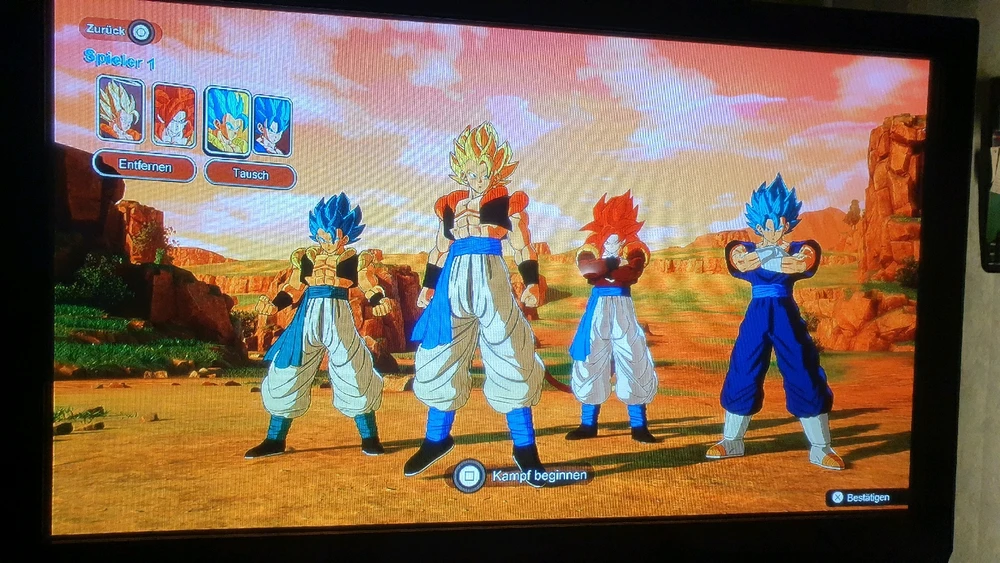Choose the red-haired Super Saiyan 4 Gogeta portrait
The image size is (1000, 563).
click(x=173, y=114)
